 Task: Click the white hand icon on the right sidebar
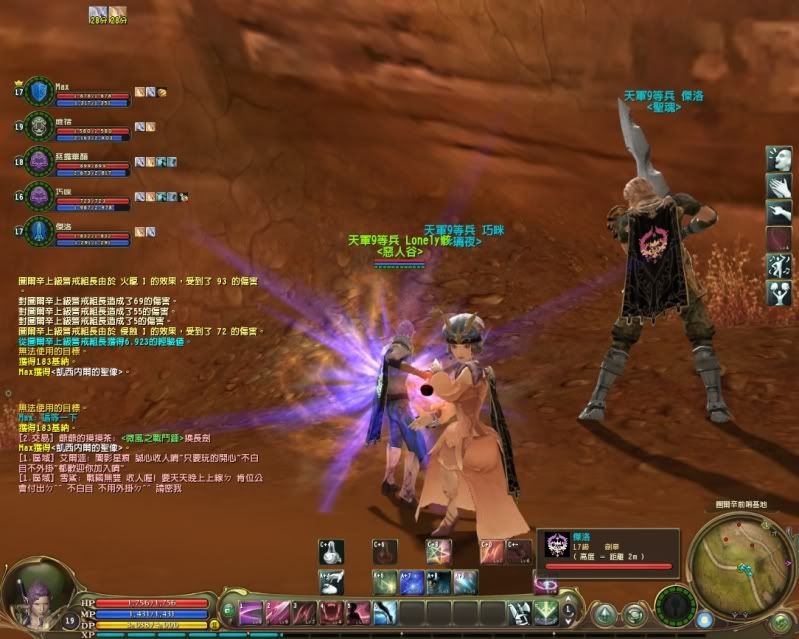779,186
